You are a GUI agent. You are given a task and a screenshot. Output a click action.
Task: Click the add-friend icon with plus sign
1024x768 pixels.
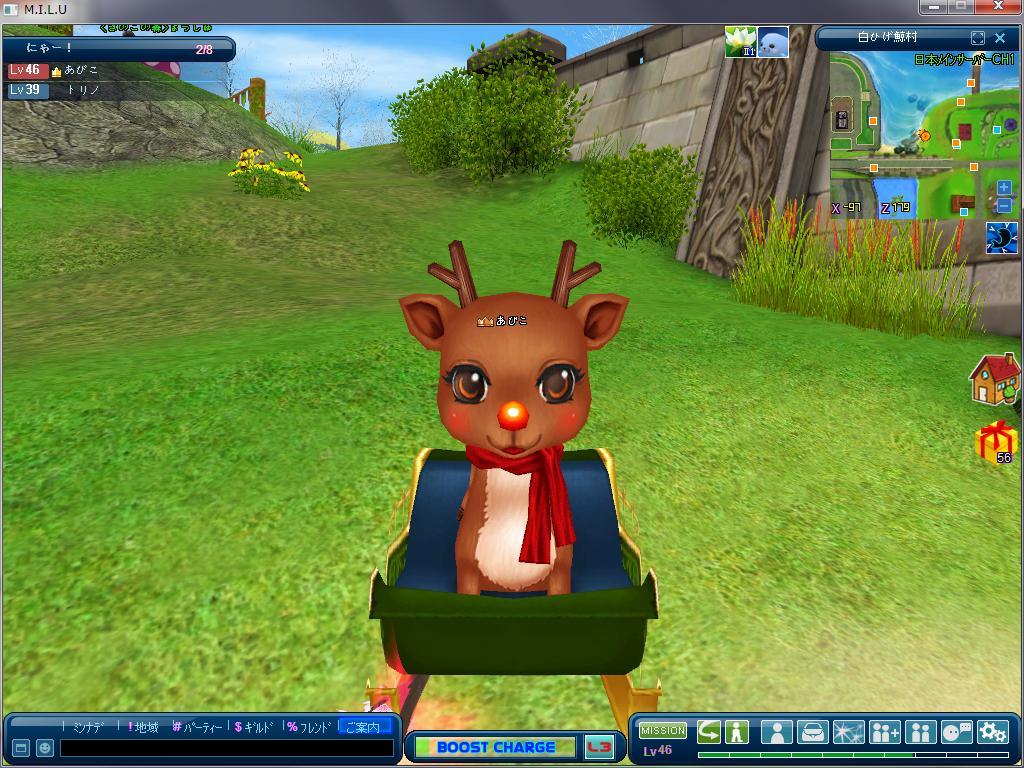pos(884,732)
